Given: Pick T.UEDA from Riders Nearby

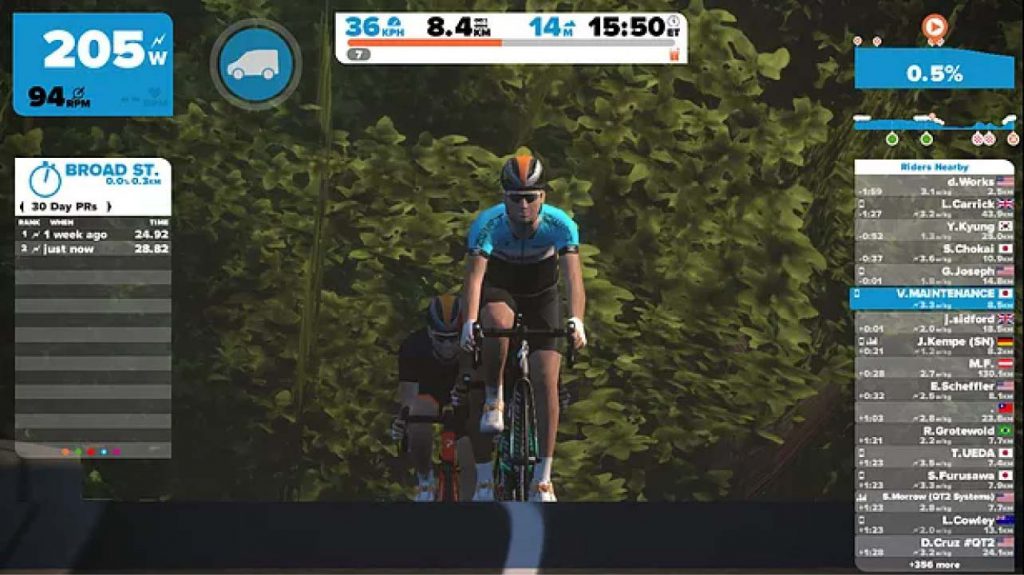Looking at the screenshot, I should pyautogui.click(x=933, y=458).
